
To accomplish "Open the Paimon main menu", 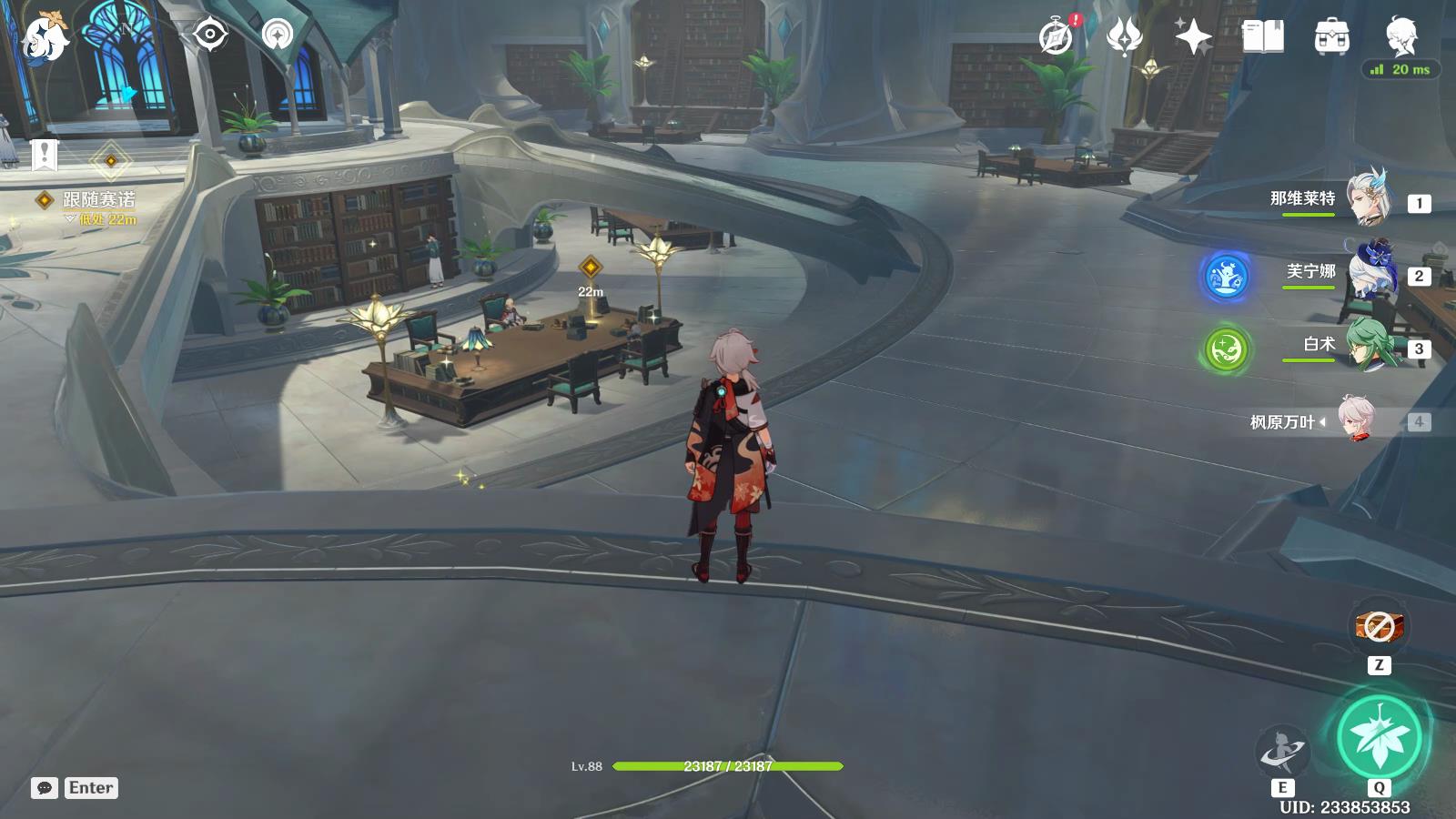I will 44,38.
